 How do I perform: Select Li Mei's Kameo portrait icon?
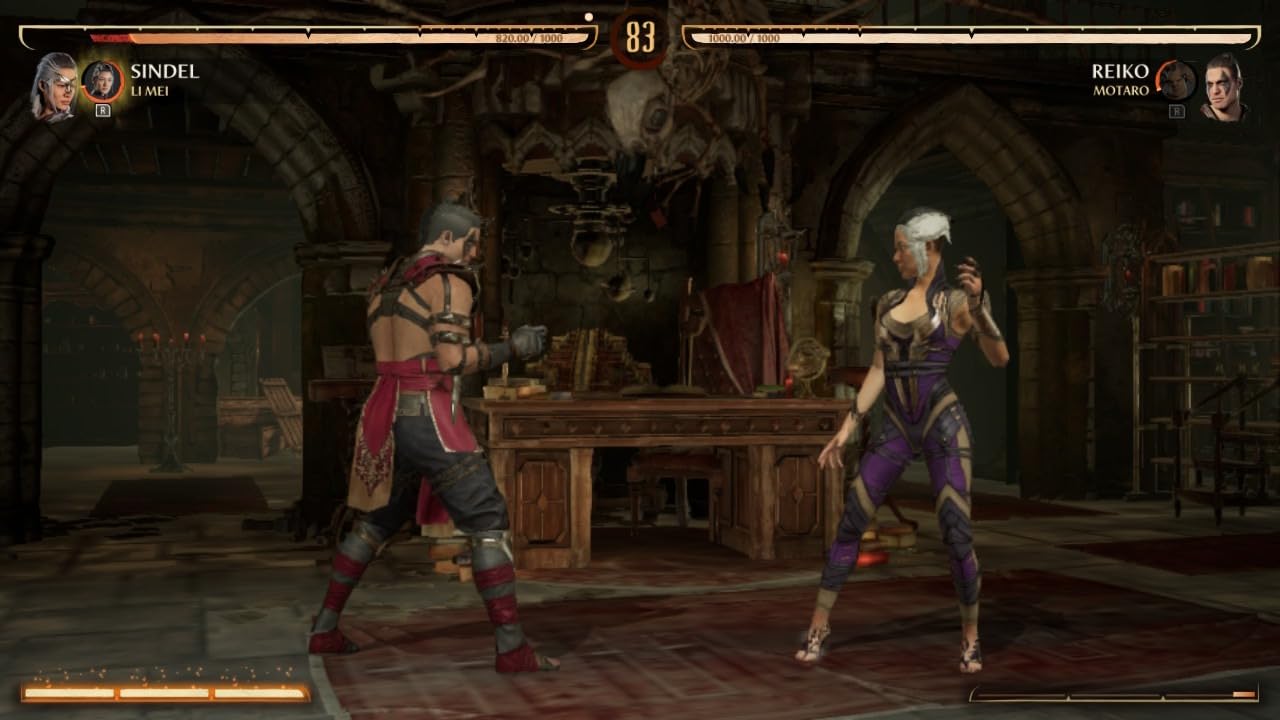point(103,78)
